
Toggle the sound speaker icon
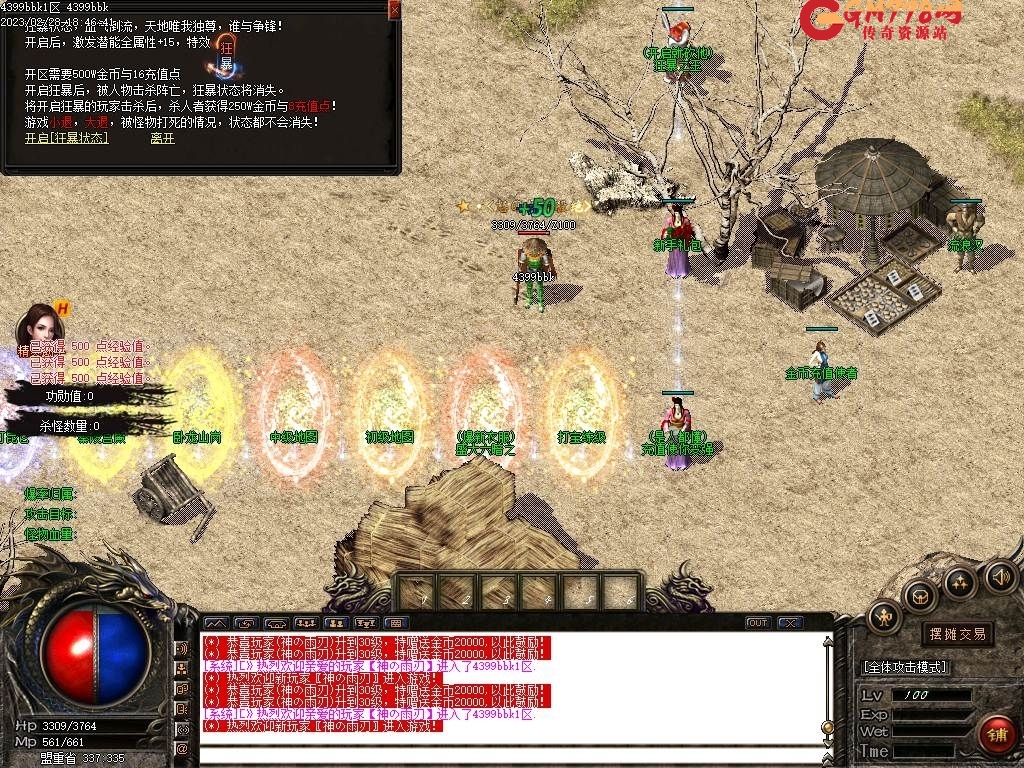(1000, 577)
